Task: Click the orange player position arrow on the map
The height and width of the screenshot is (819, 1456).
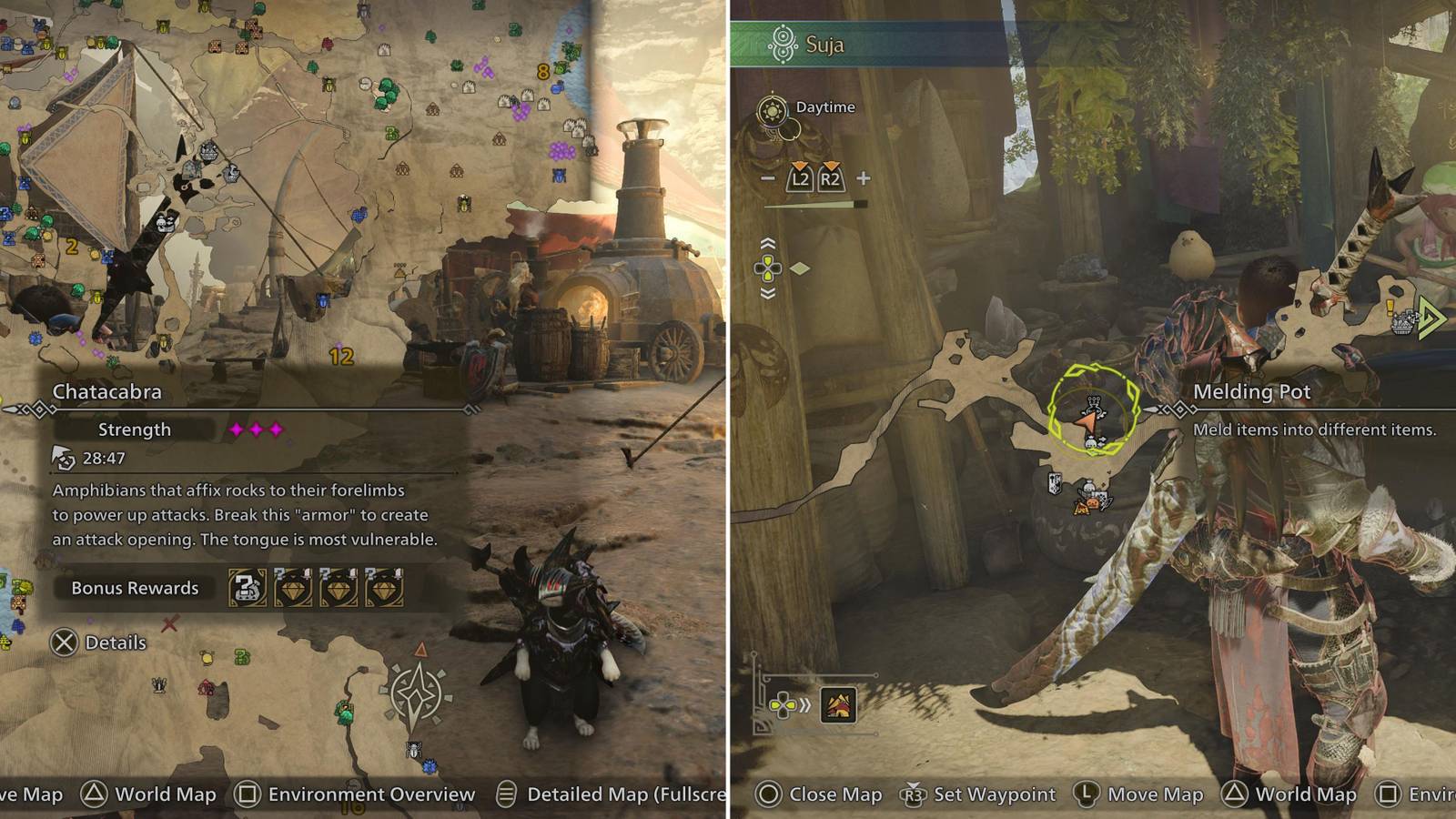Action: pos(1088,421)
